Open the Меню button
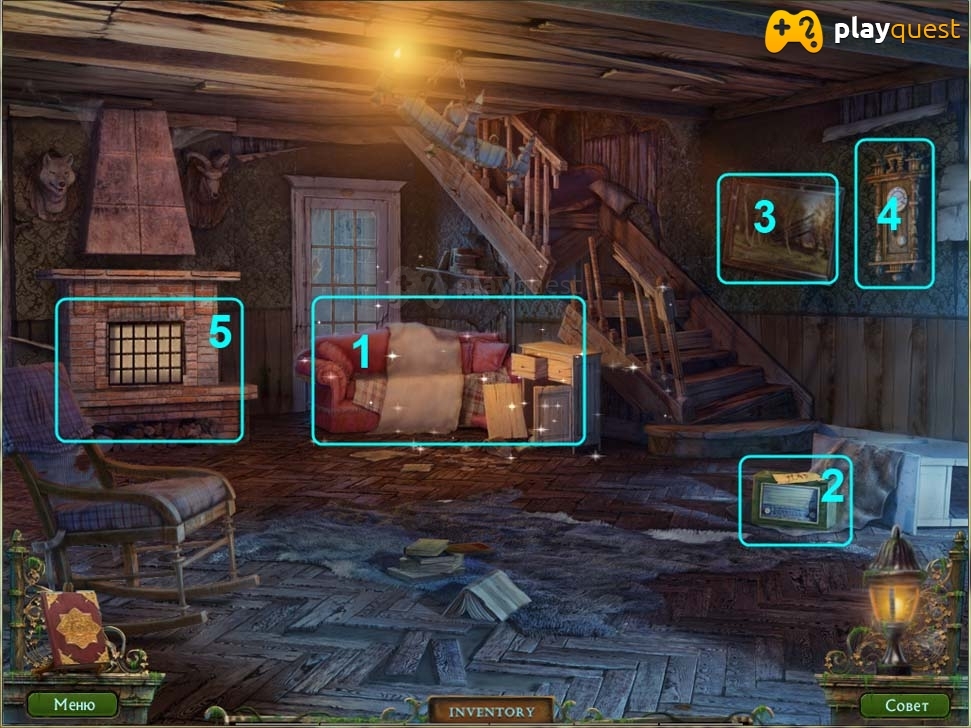Image resolution: width=971 pixels, height=728 pixels. pyautogui.click(x=74, y=704)
